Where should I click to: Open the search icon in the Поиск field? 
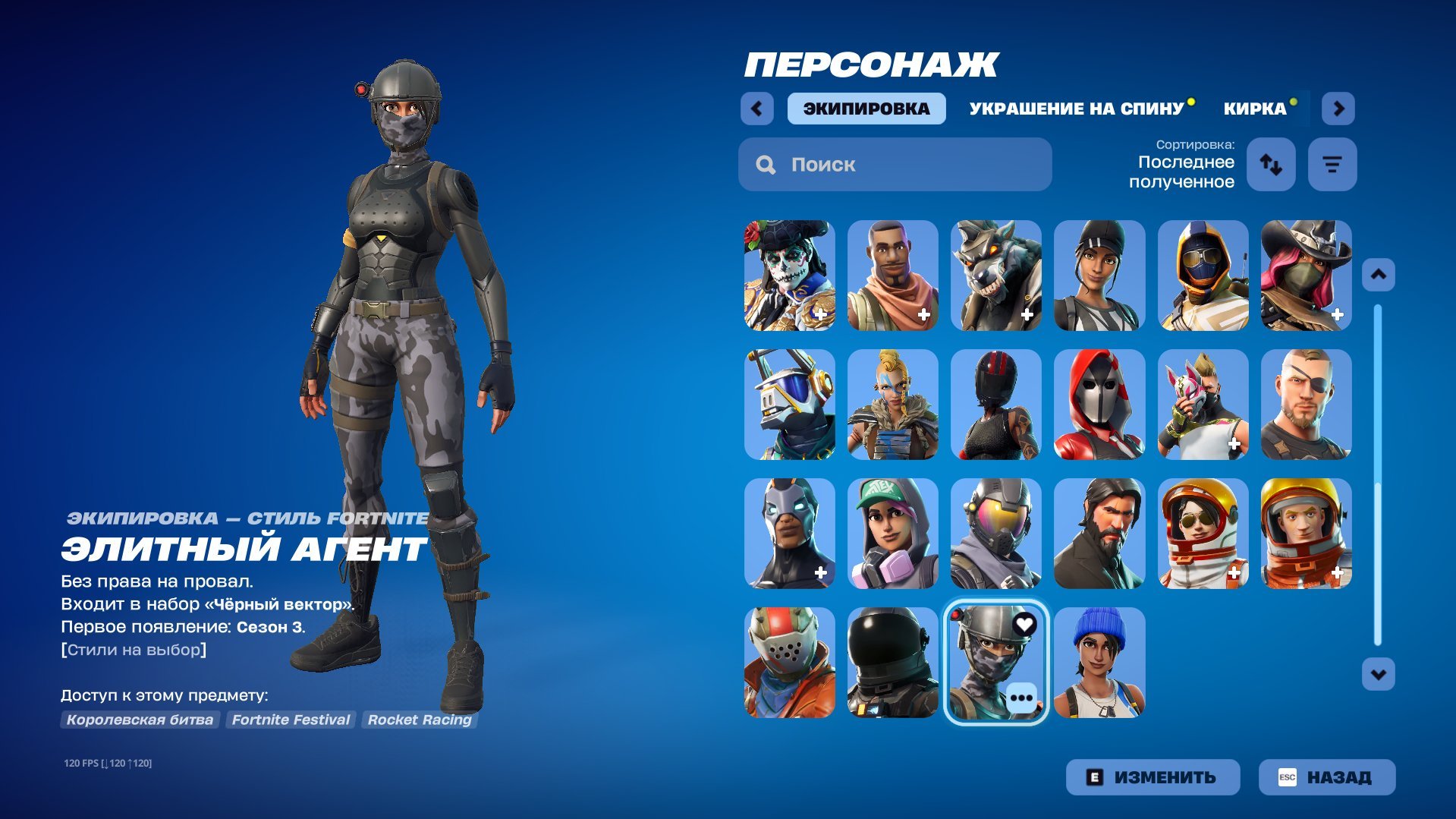[766, 164]
